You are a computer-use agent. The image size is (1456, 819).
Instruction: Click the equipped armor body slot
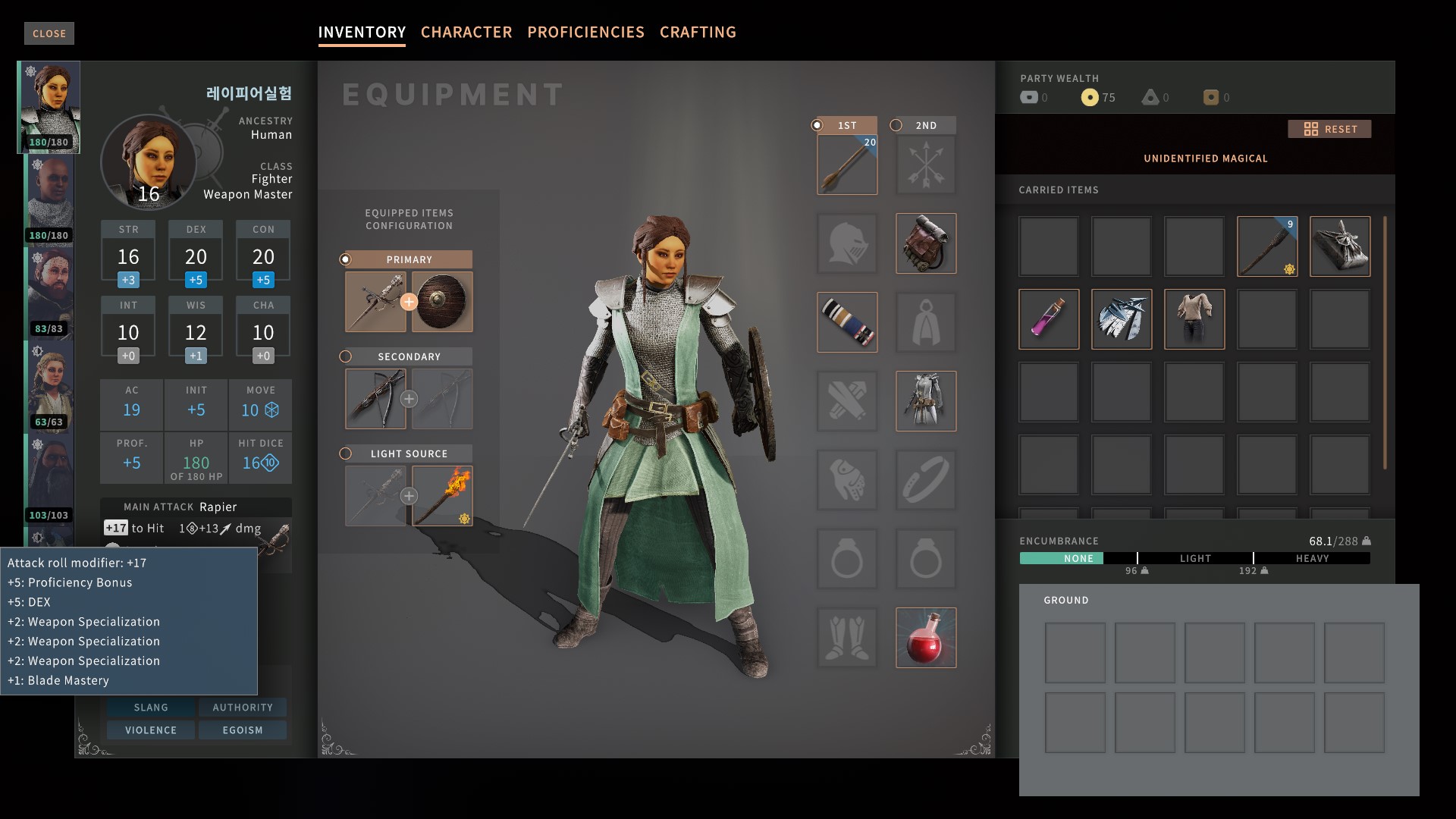tap(925, 401)
